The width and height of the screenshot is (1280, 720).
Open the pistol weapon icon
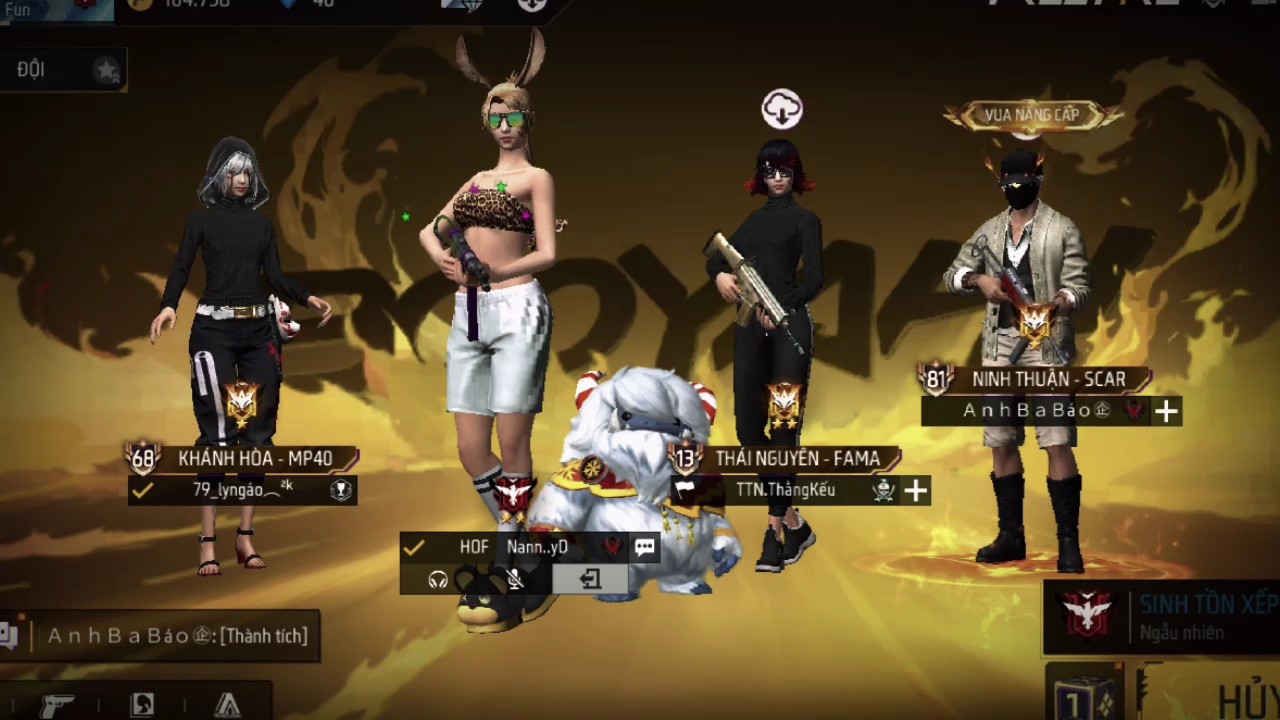pos(58,704)
